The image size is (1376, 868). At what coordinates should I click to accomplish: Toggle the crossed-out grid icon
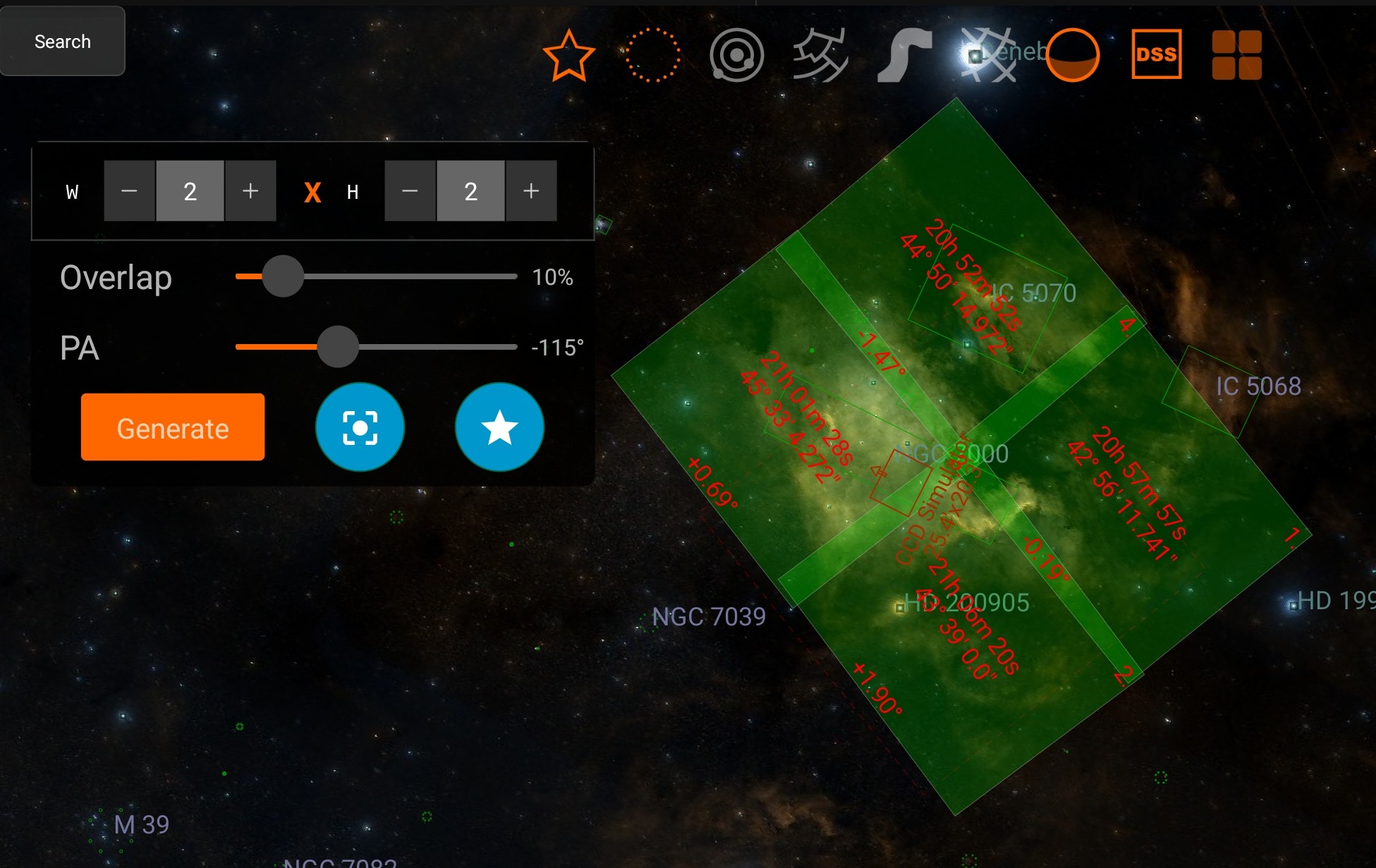point(989,55)
